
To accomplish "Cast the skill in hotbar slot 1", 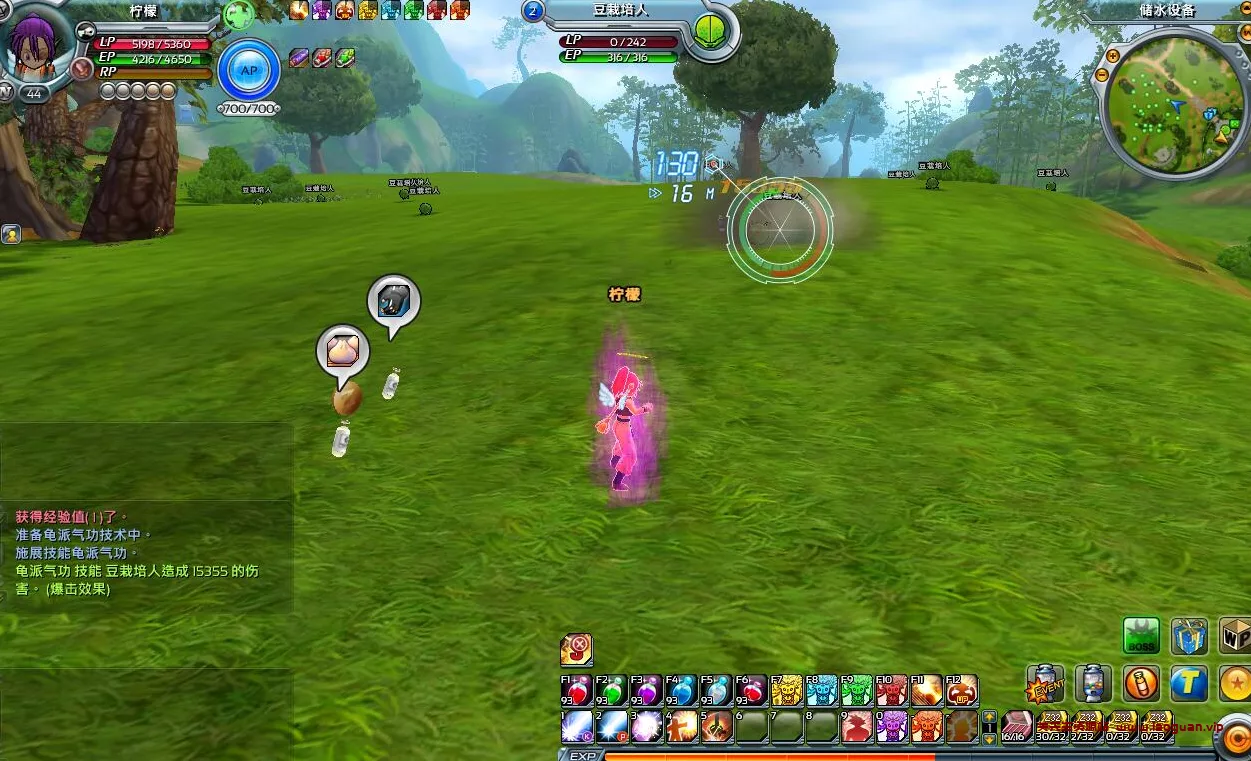I will tap(577, 726).
